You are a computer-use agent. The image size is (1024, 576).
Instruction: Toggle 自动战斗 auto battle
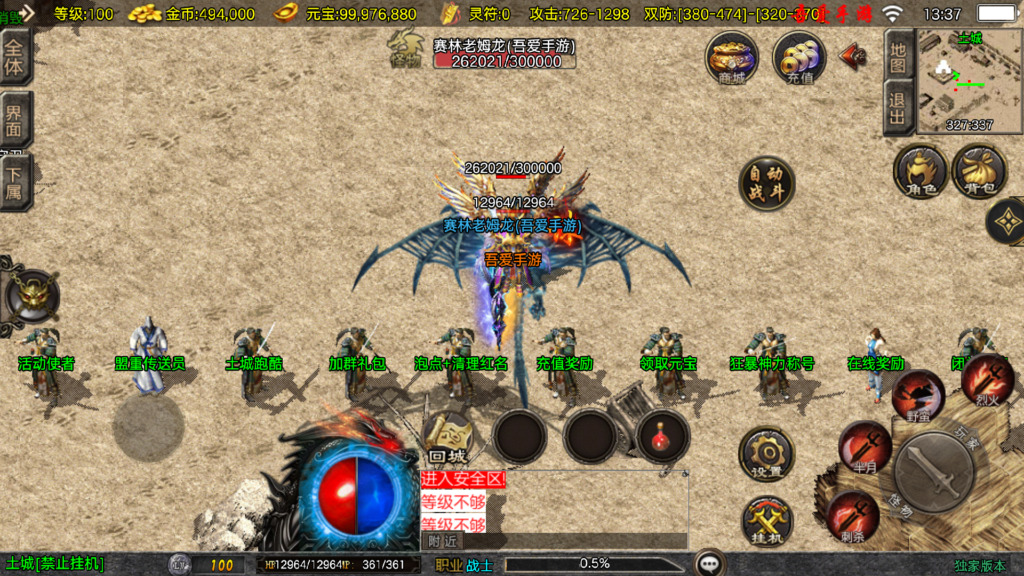point(767,184)
